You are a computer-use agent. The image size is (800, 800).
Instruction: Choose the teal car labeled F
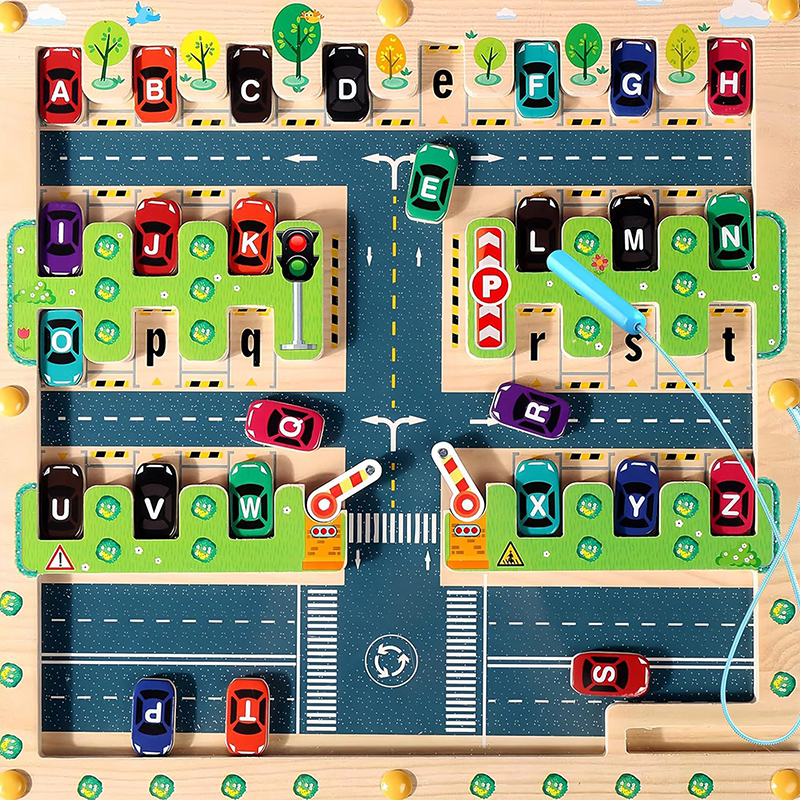coord(537,82)
